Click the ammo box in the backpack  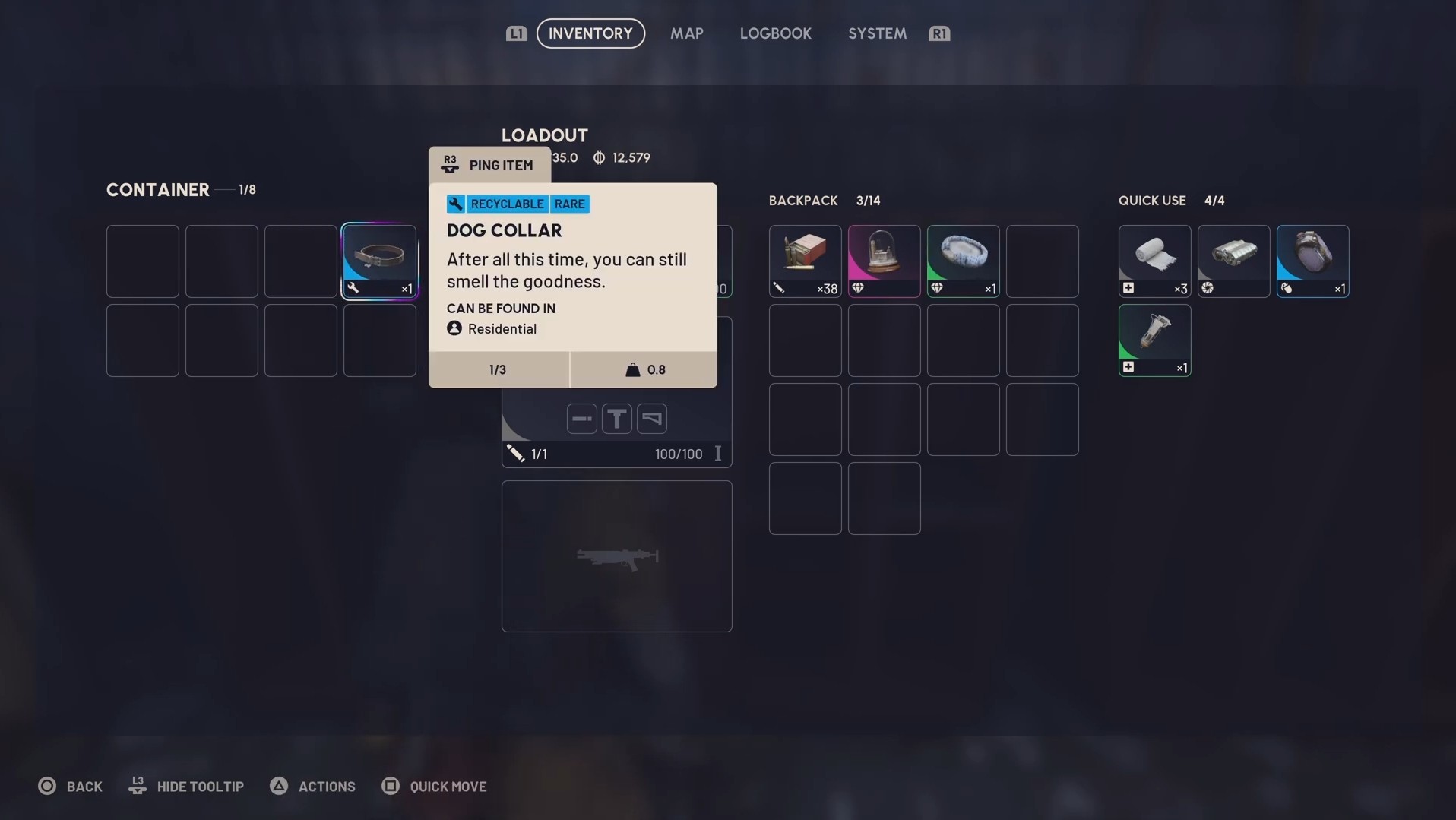804,261
